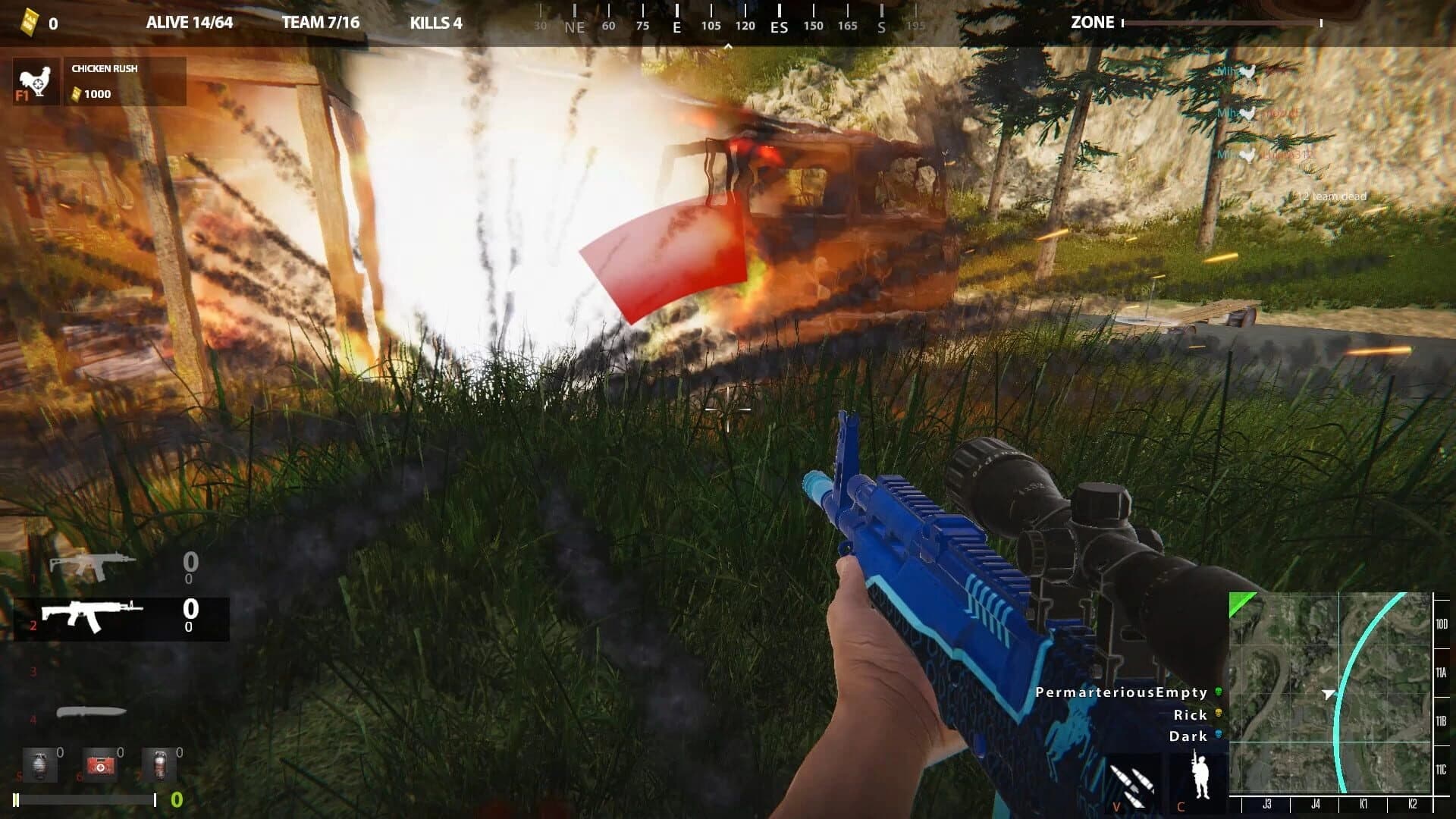Click the ALIVE 14/64 label
The width and height of the screenshot is (1456, 819).
(x=188, y=22)
